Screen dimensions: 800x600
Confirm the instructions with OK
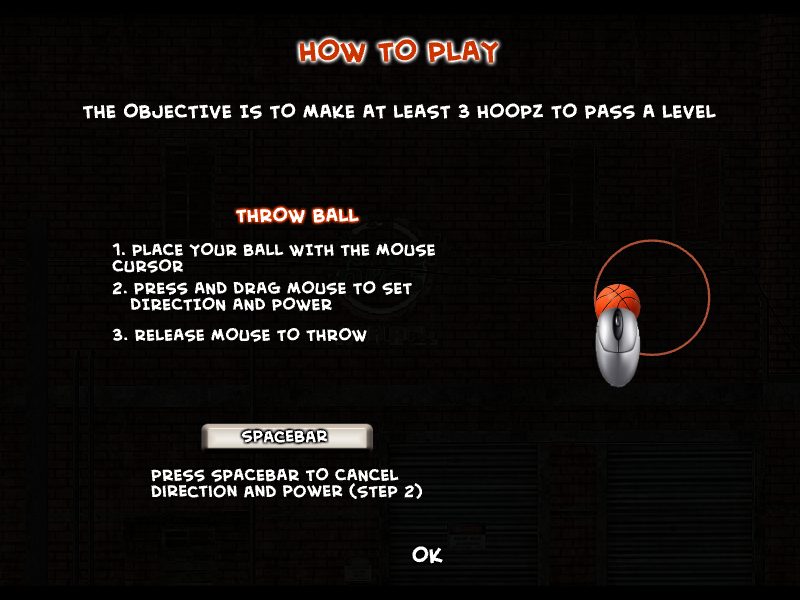coord(427,555)
